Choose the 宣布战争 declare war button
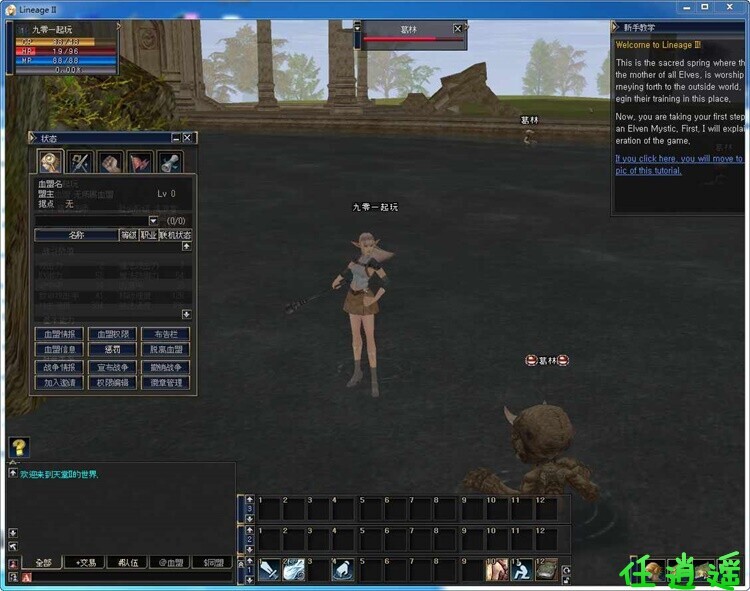The width and height of the screenshot is (750, 591). [112, 367]
